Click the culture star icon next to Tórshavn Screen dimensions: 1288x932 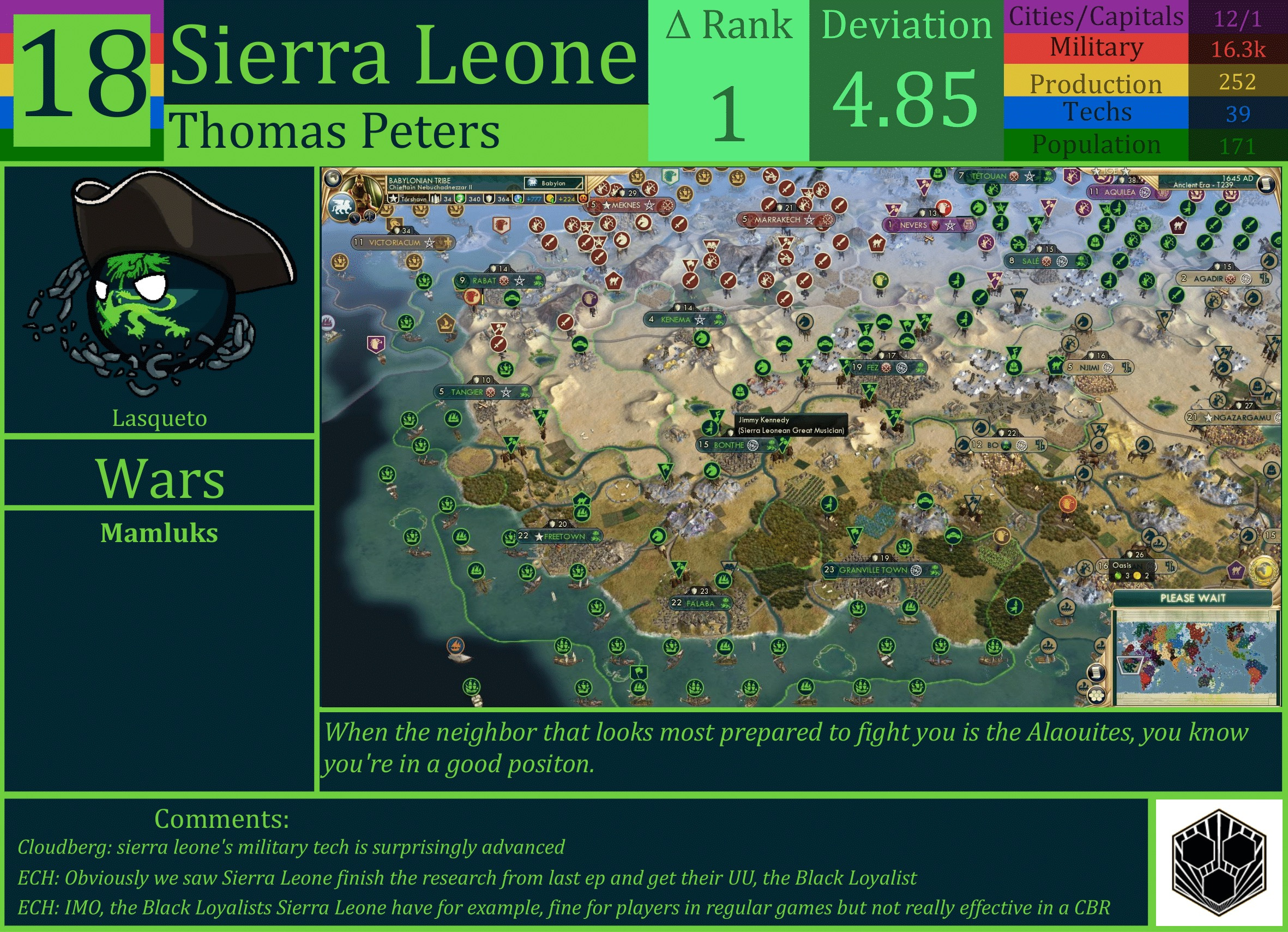click(x=393, y=200)
